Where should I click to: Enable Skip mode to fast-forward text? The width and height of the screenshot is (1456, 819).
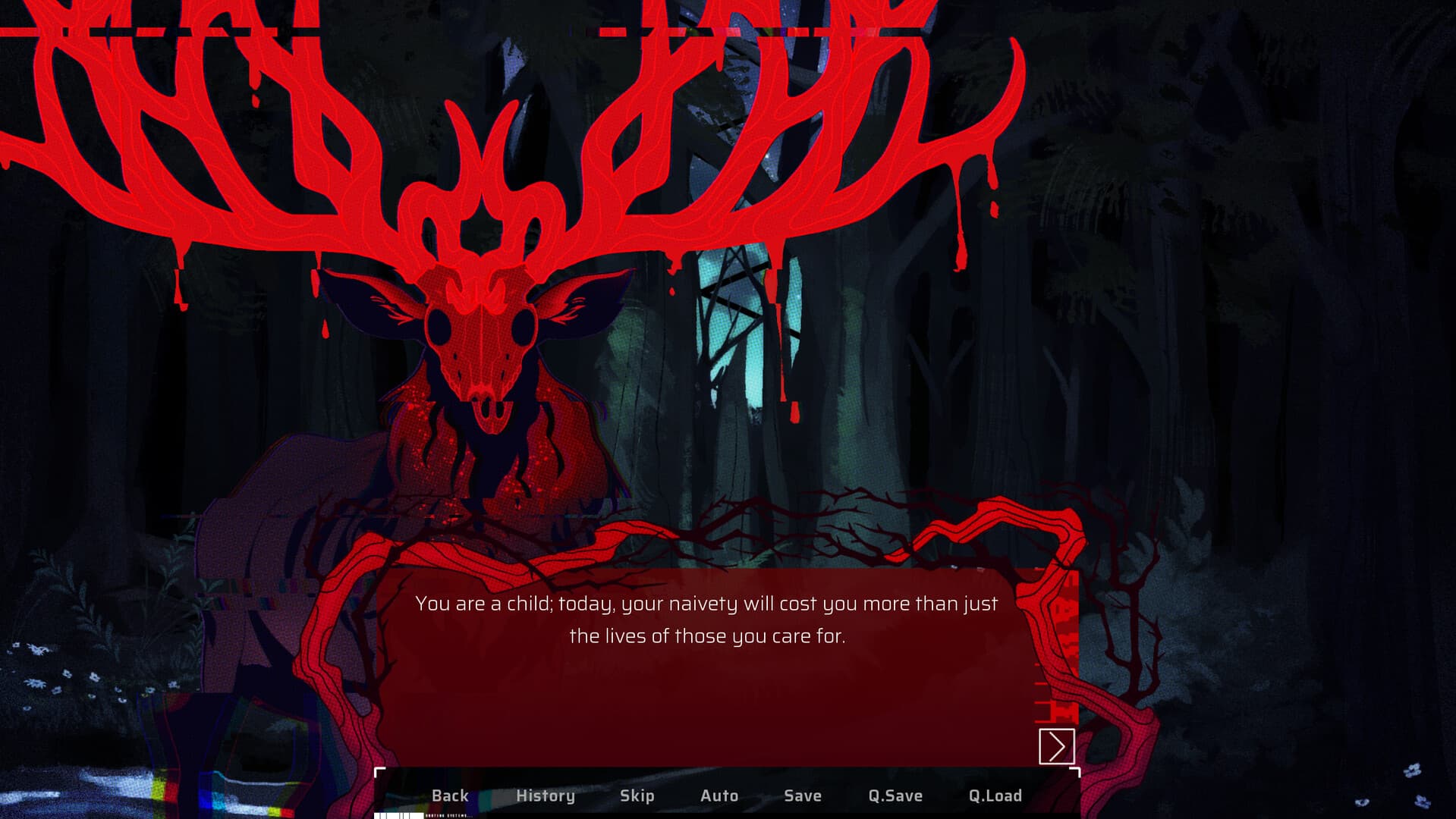(x=637, y=795)
